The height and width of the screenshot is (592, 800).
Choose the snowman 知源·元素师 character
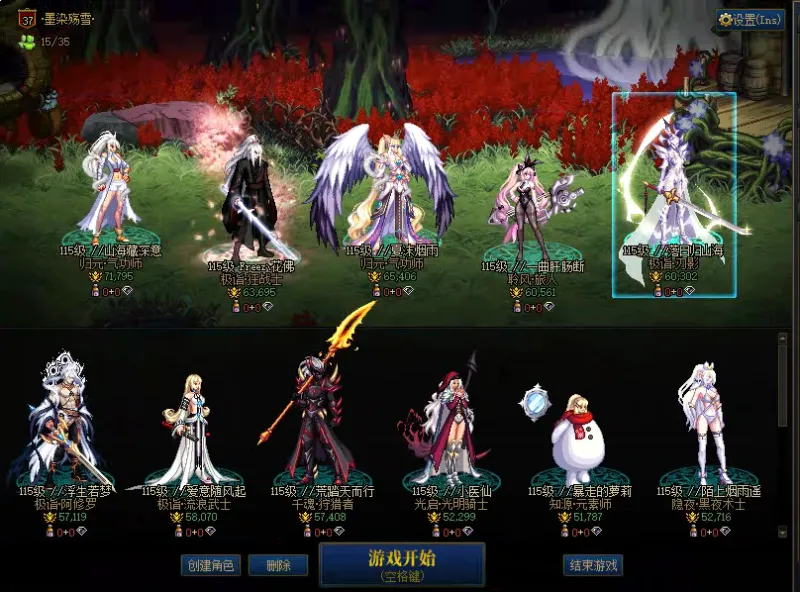point(576,435)
